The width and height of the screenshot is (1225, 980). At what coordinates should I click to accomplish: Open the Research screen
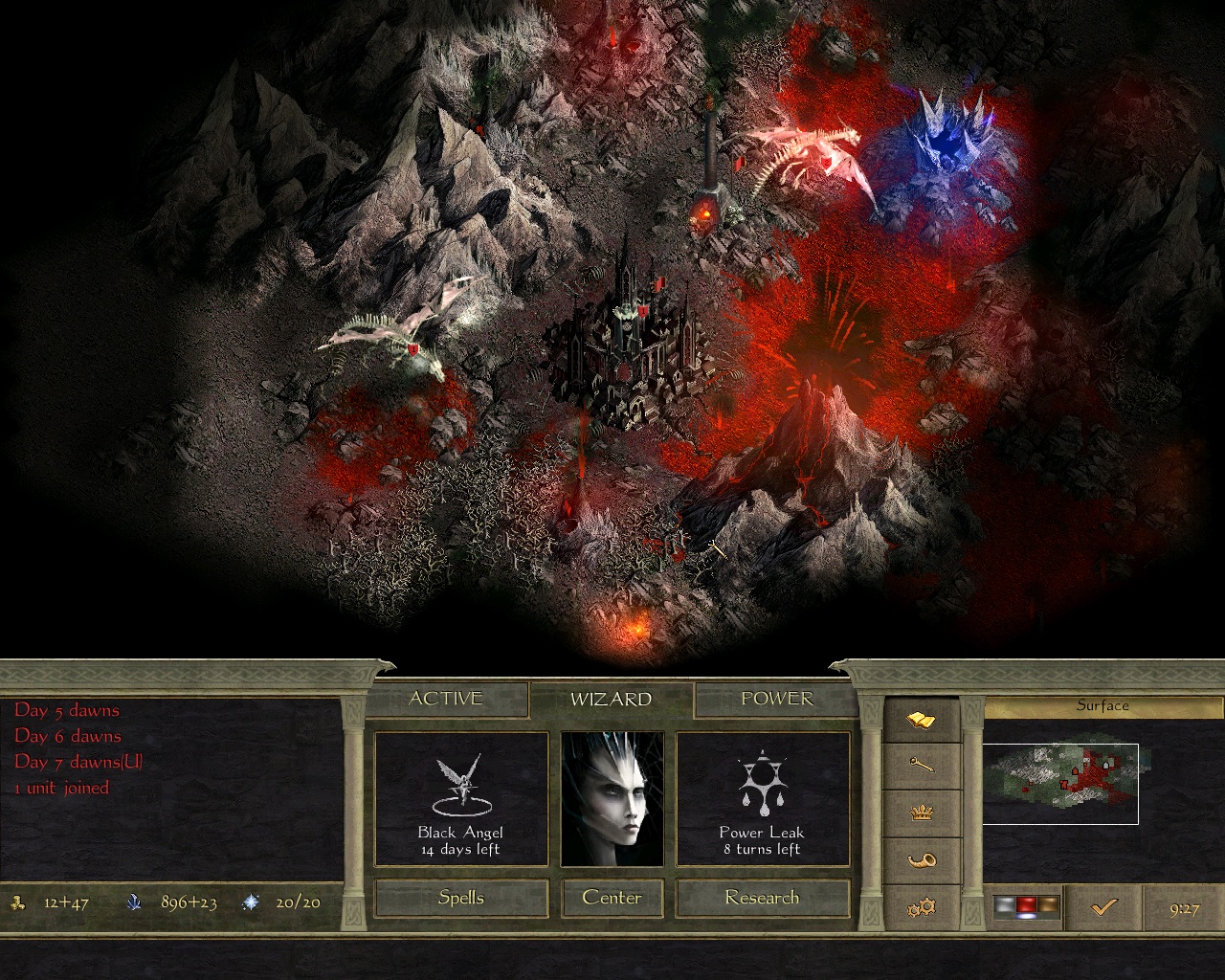pyautogui.click(x=762, y=898)
